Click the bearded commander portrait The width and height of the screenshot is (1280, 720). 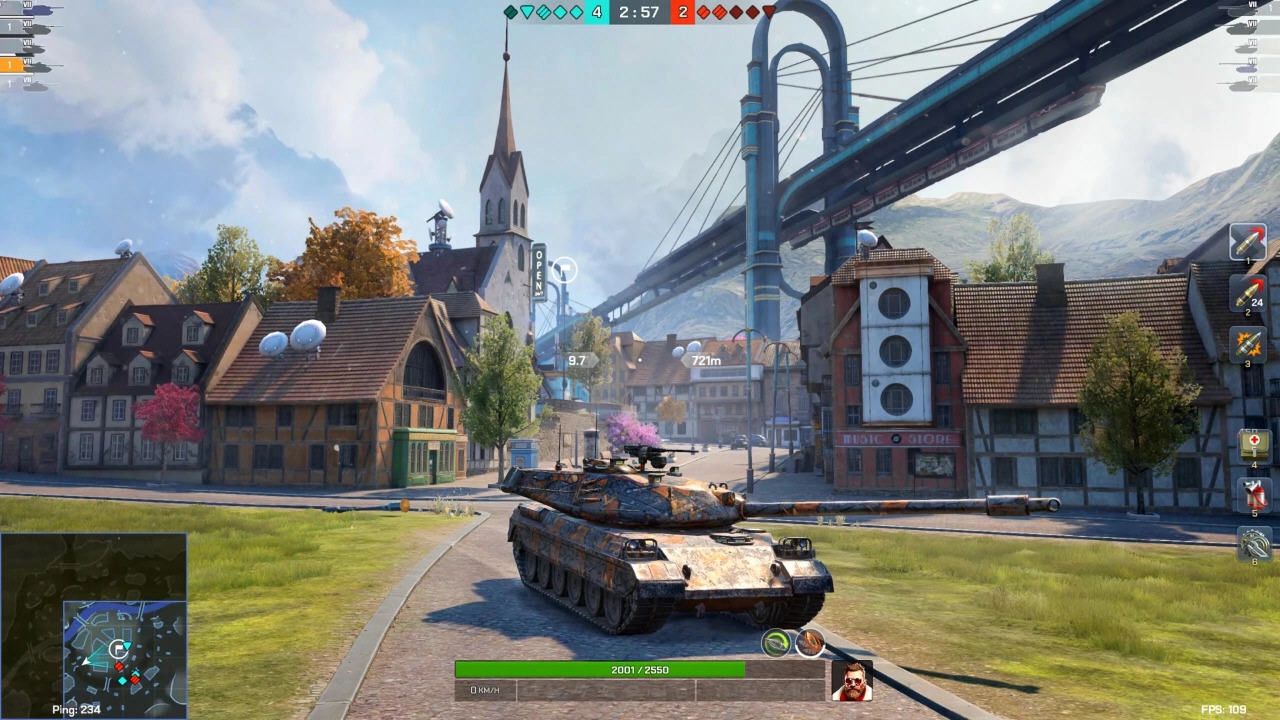coord(852,681)
